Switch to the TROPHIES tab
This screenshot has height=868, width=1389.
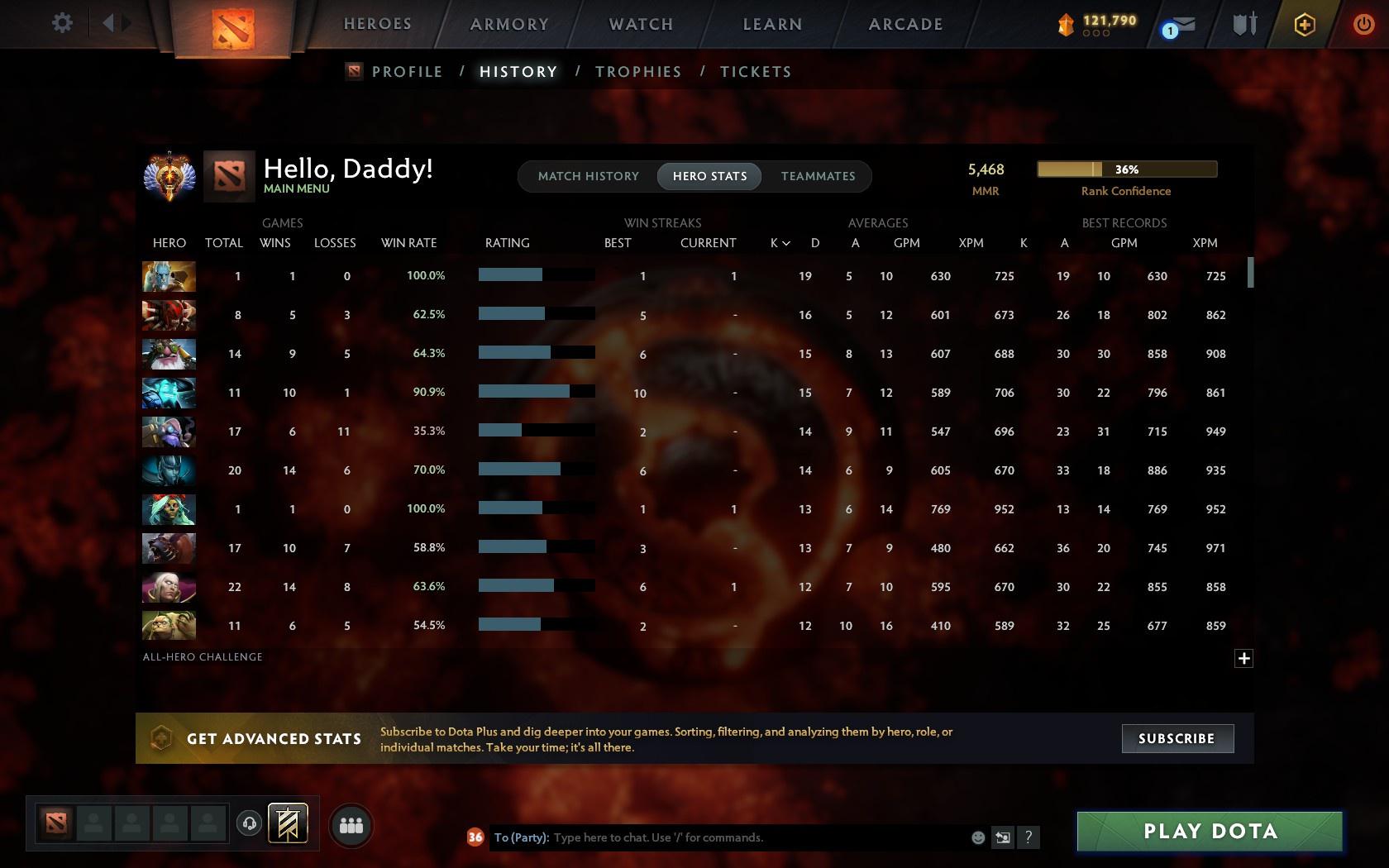[x=637, y=71]
